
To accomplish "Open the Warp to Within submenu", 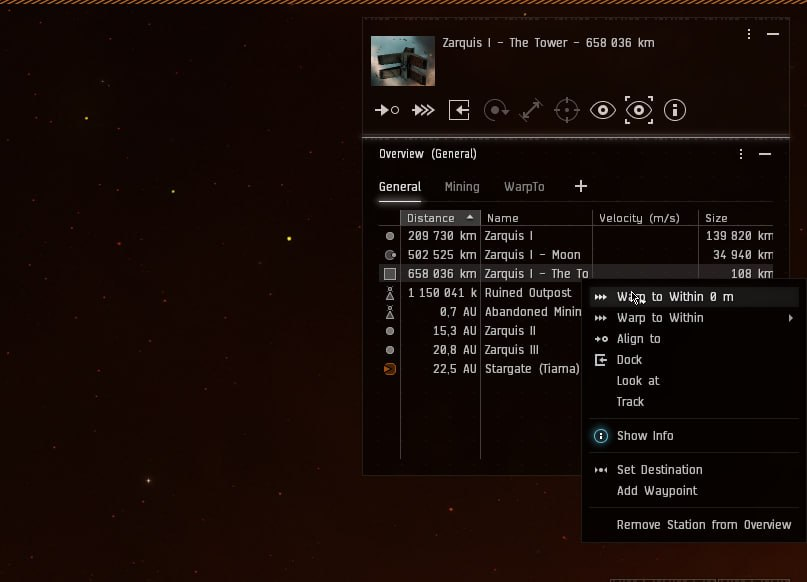I will point(660,318).
